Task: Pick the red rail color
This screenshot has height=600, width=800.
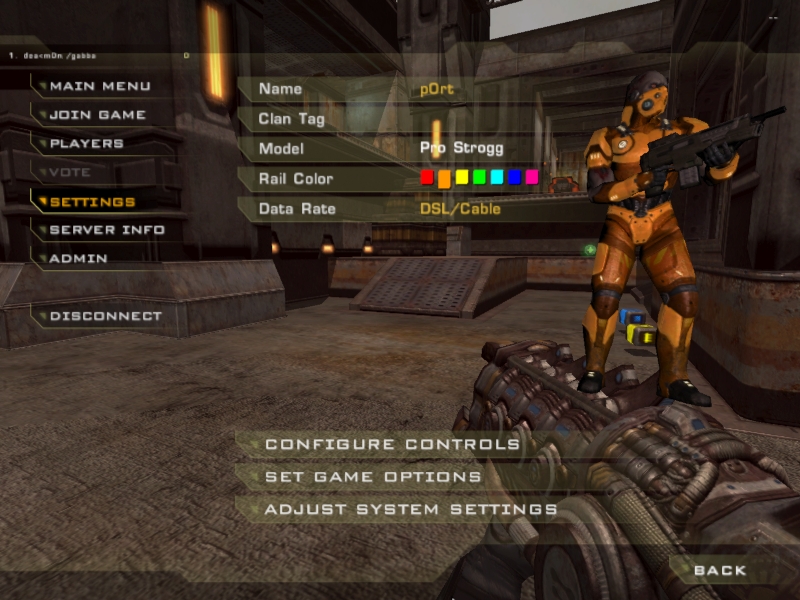Action: [427, 178]
